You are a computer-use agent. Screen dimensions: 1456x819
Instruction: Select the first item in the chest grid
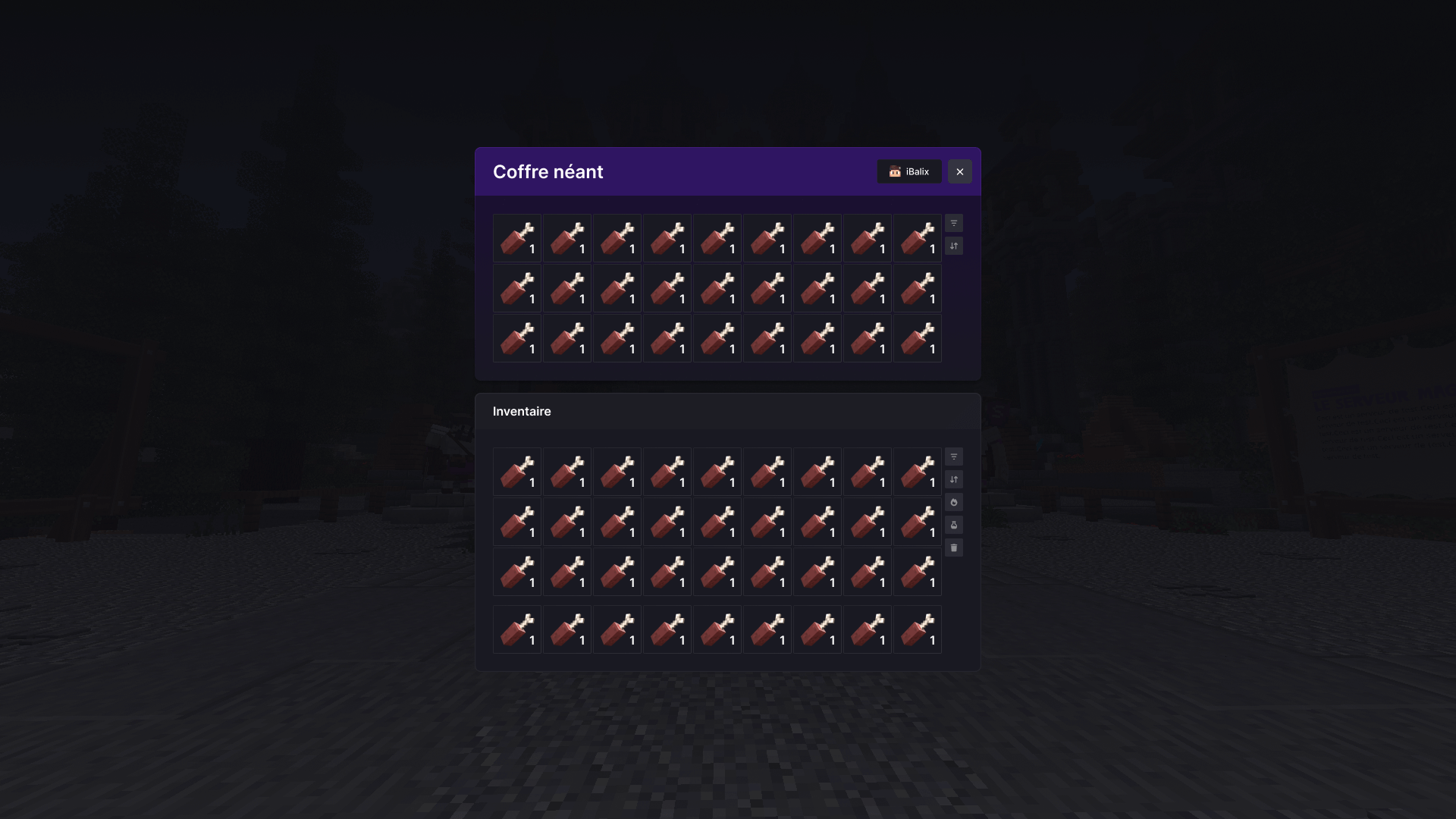(517, 237)
